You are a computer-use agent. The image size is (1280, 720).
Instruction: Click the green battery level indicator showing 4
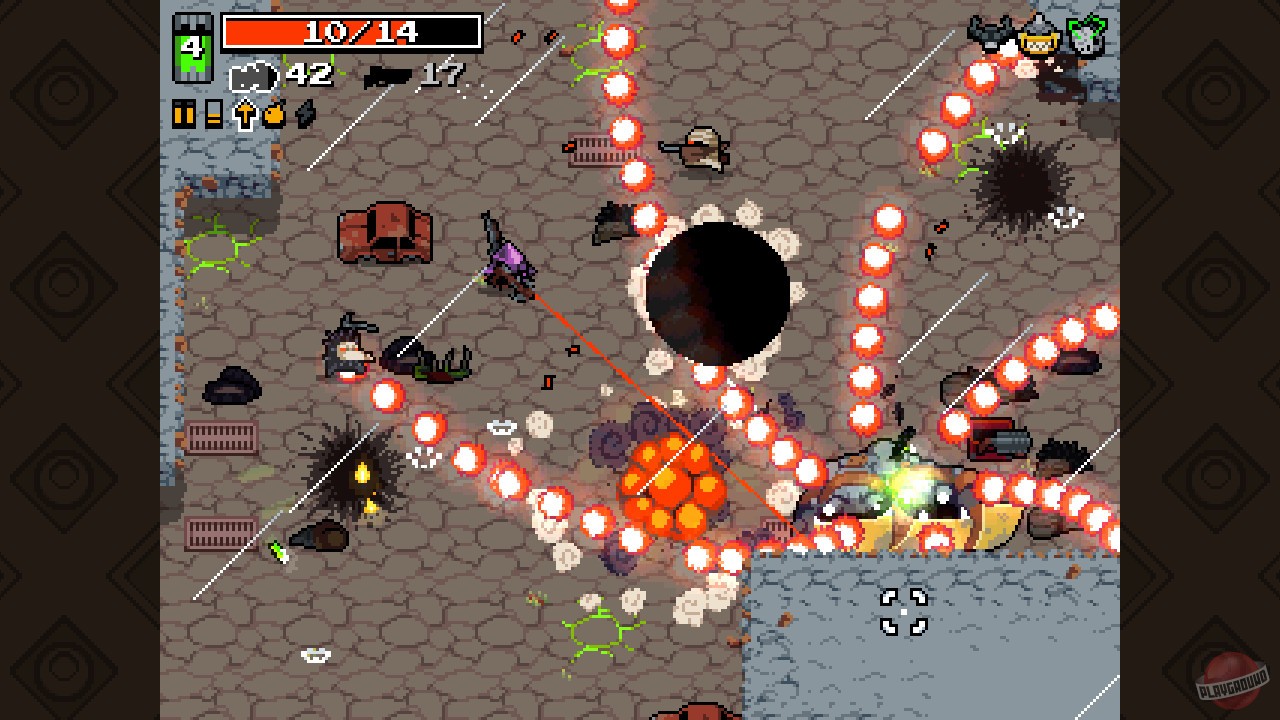[x=192, y=47]
